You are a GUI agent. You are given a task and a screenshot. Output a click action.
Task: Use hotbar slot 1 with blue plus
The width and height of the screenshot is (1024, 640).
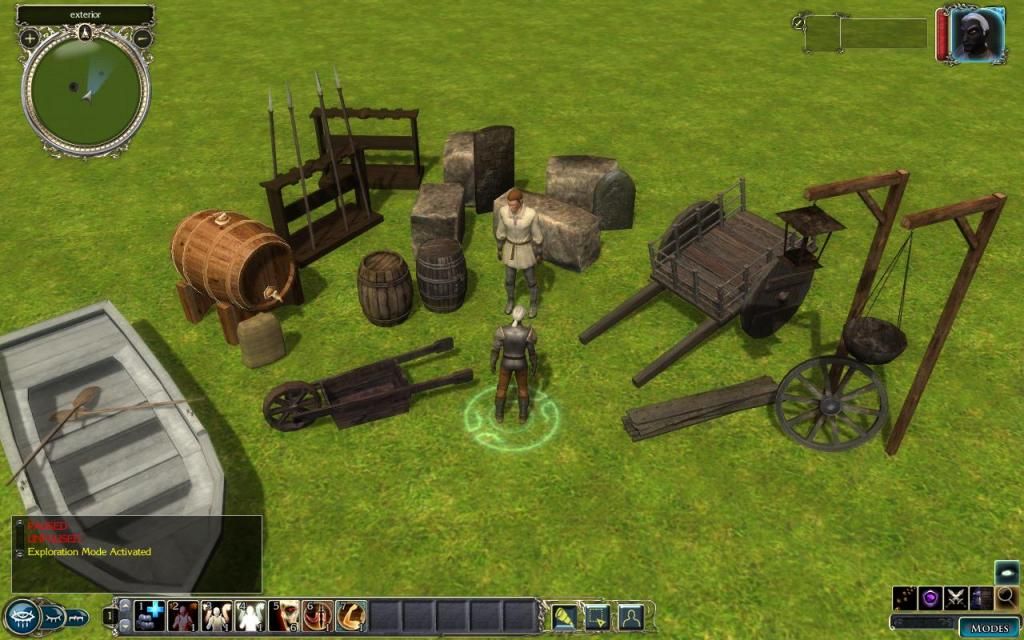click(x=149, y=615)
